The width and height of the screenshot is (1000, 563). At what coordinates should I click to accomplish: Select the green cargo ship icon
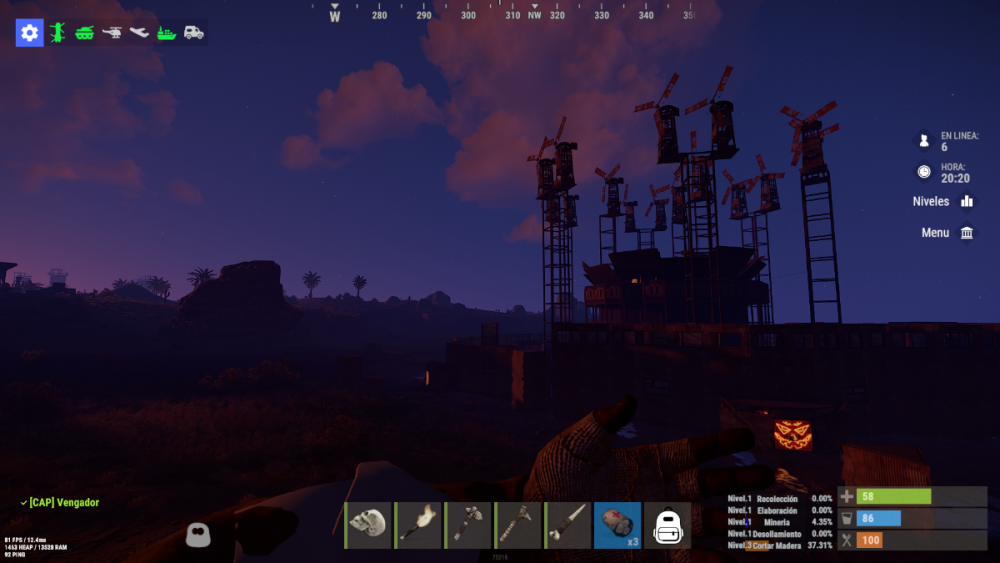click(166, 33)
